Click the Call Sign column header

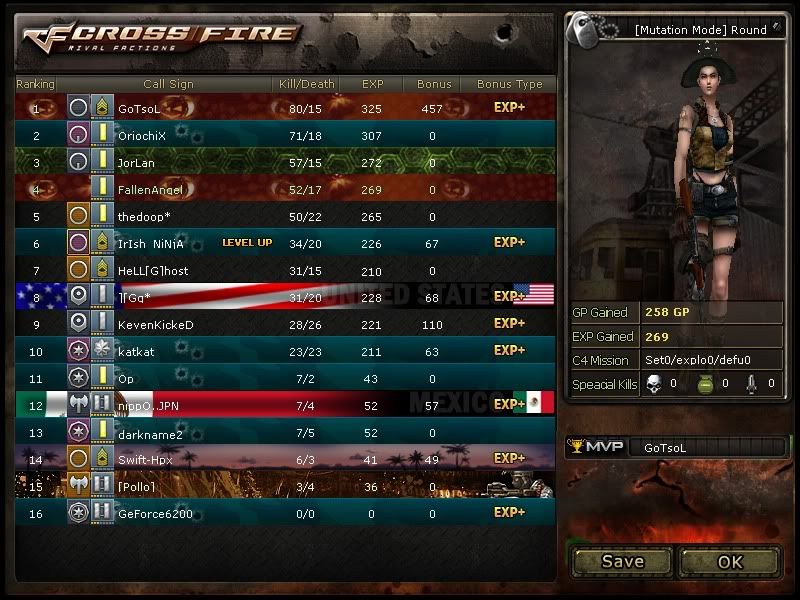click(x=168, y=84)
